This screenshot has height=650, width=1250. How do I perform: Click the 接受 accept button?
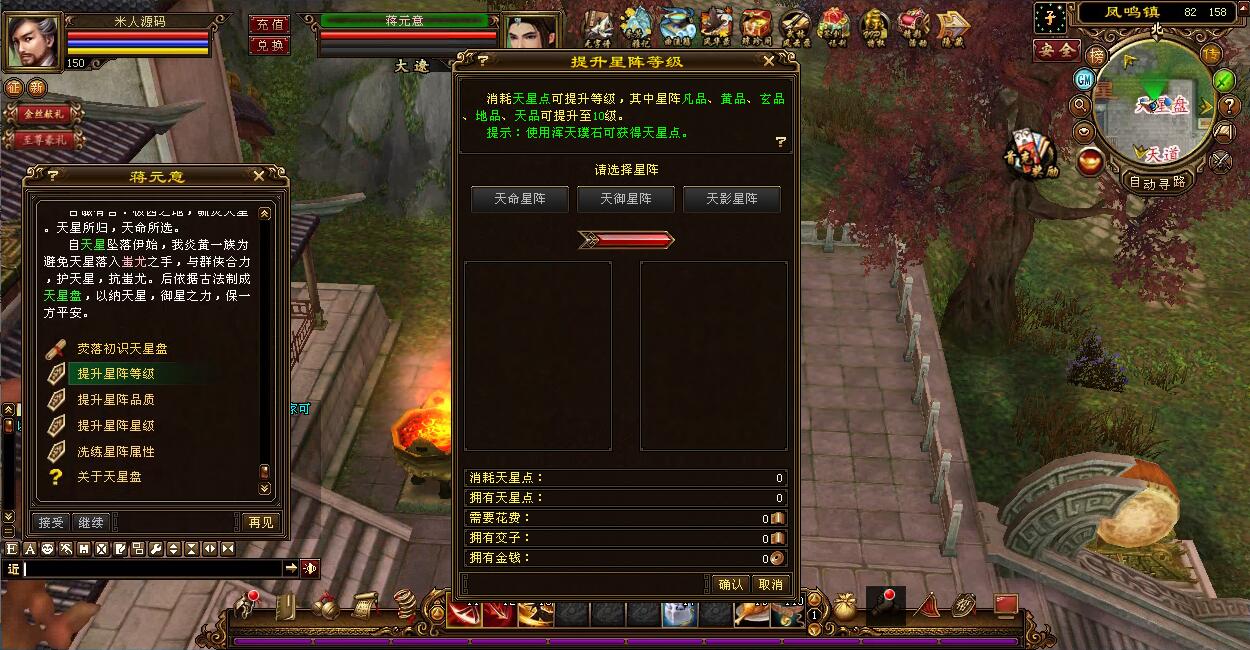51,522
